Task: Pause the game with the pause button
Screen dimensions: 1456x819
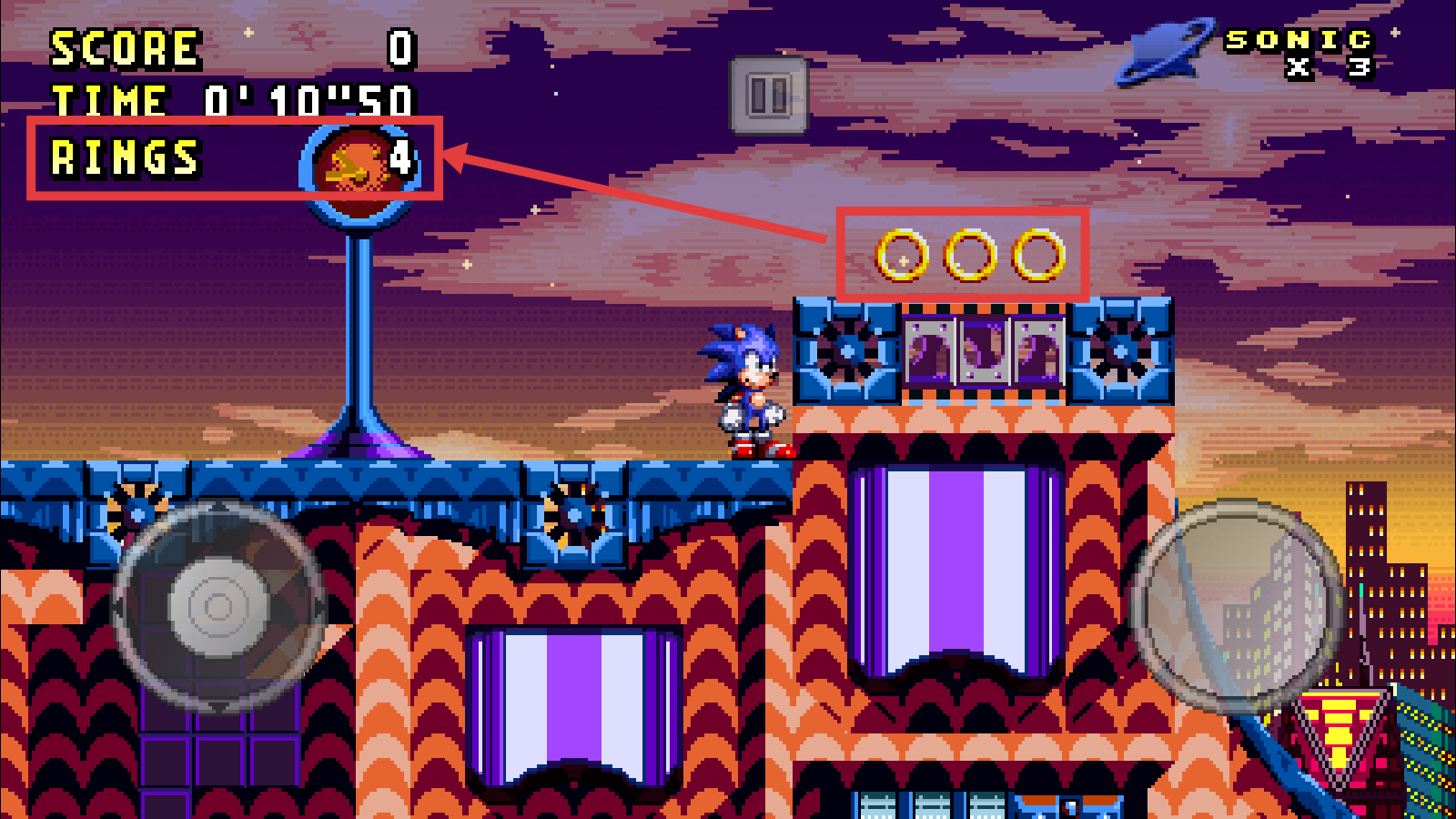Action: tap(768, 95)
